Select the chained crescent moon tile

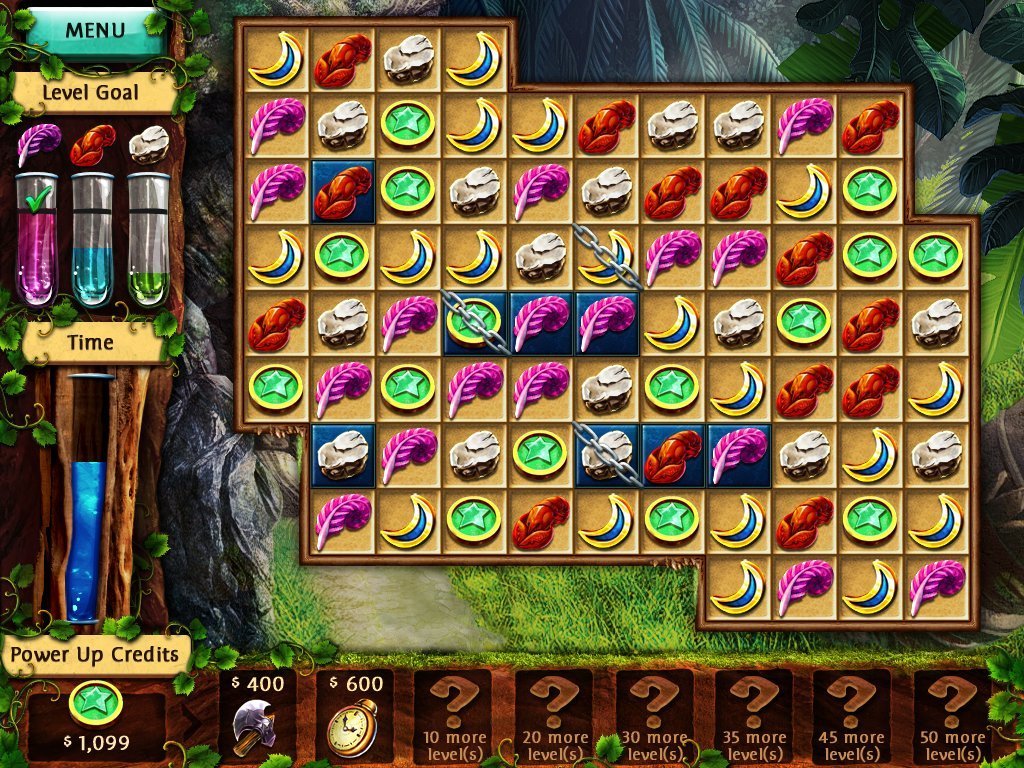[607, 255]
